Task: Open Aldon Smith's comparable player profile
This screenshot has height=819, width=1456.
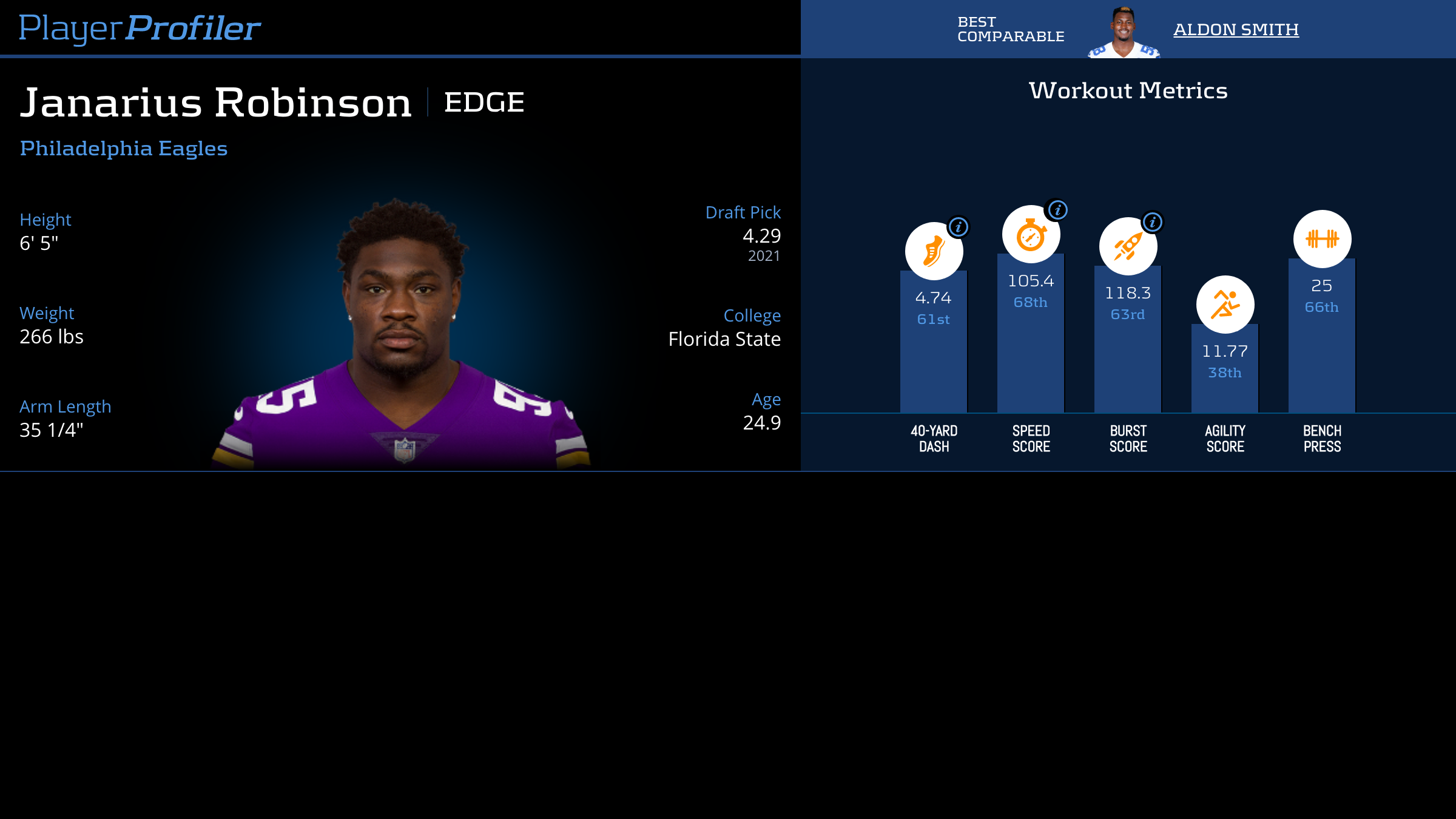Action: [1236, 29]
